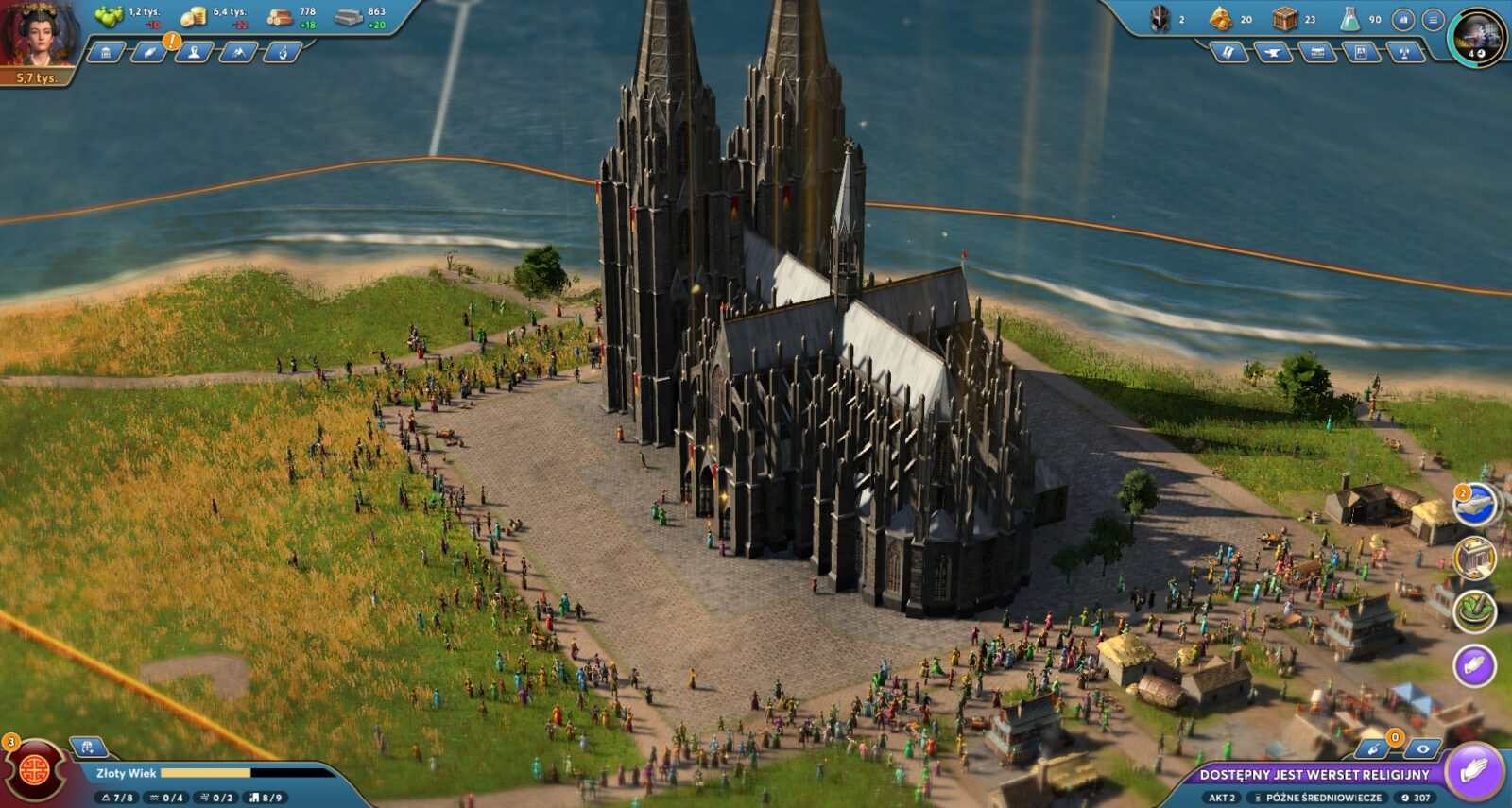Screen dimensions: 1512x808
Task: Click the Dostępny jest werset religijny banner
Action: [1314, 774]
